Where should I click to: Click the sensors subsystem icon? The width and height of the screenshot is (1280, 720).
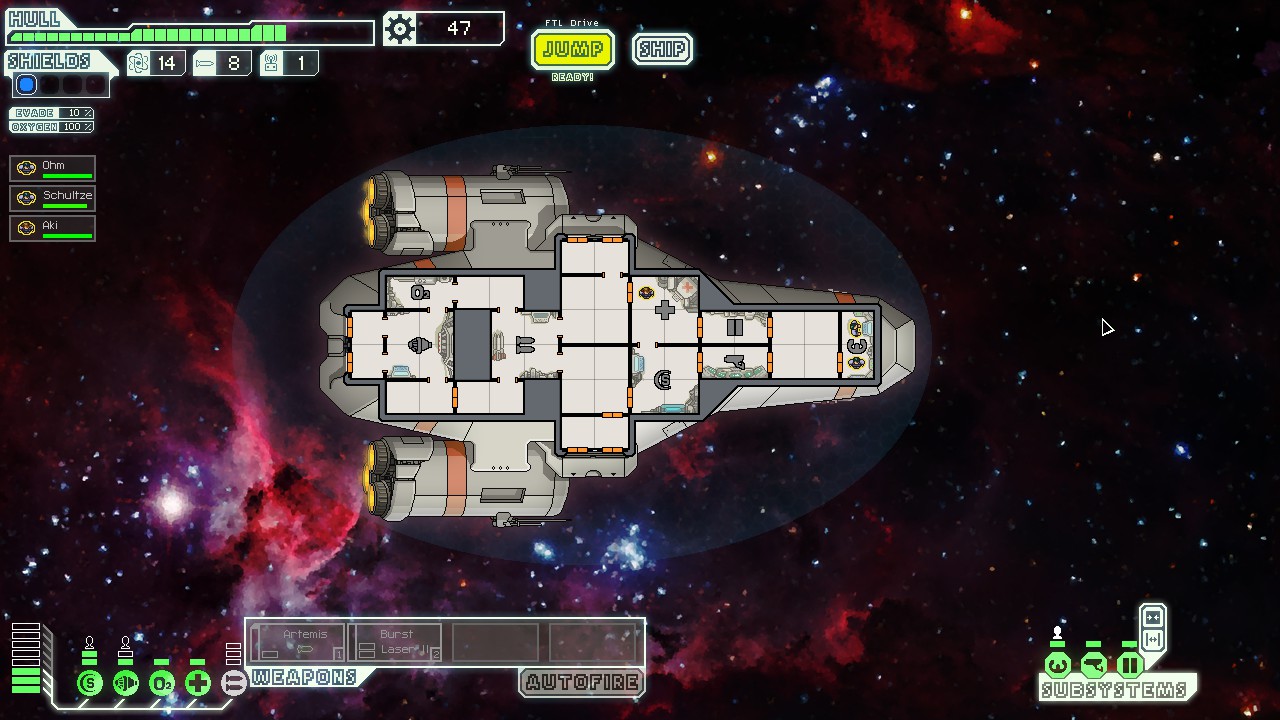[x=1093, y=665]
